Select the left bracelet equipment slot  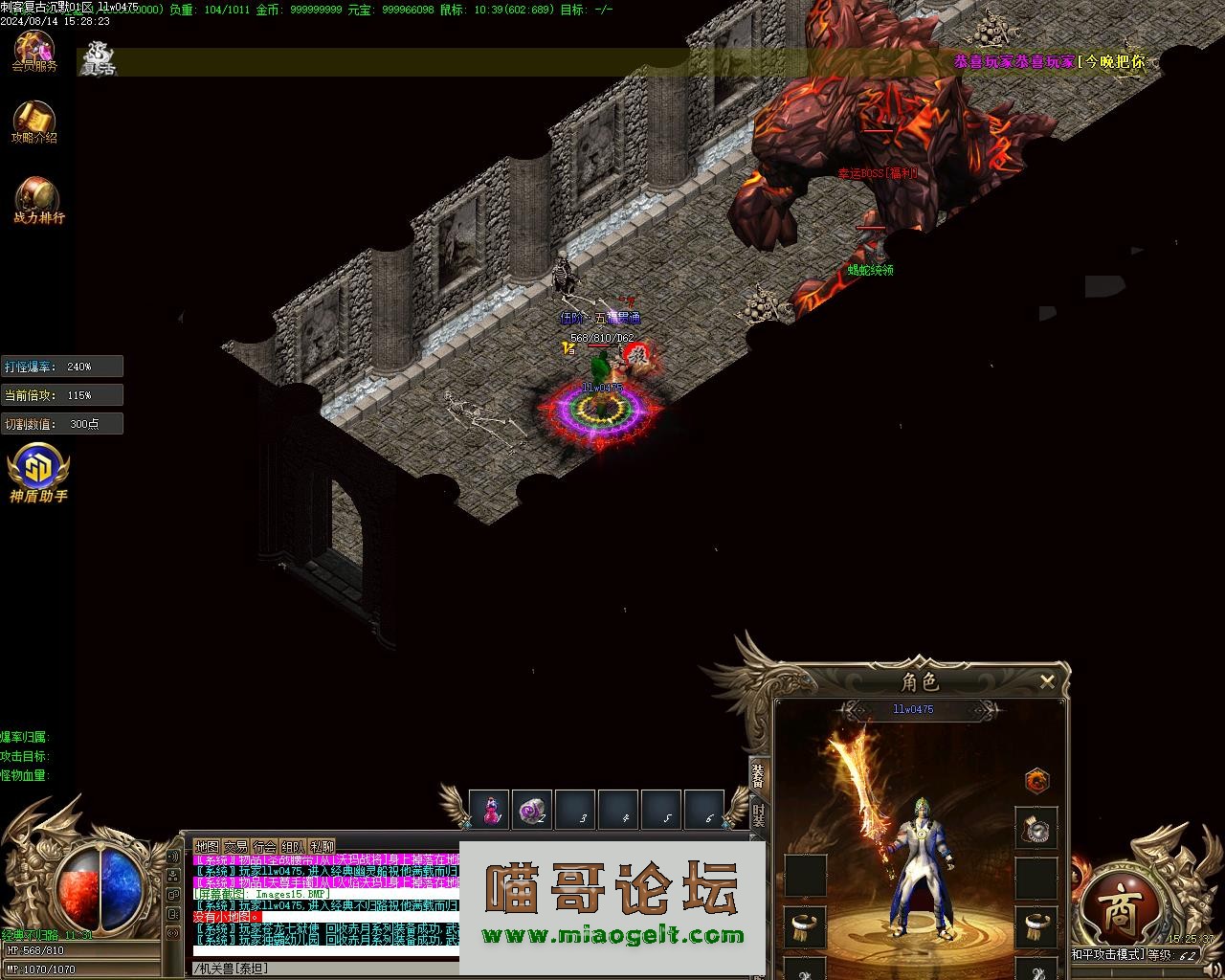[x=805, y=926]
